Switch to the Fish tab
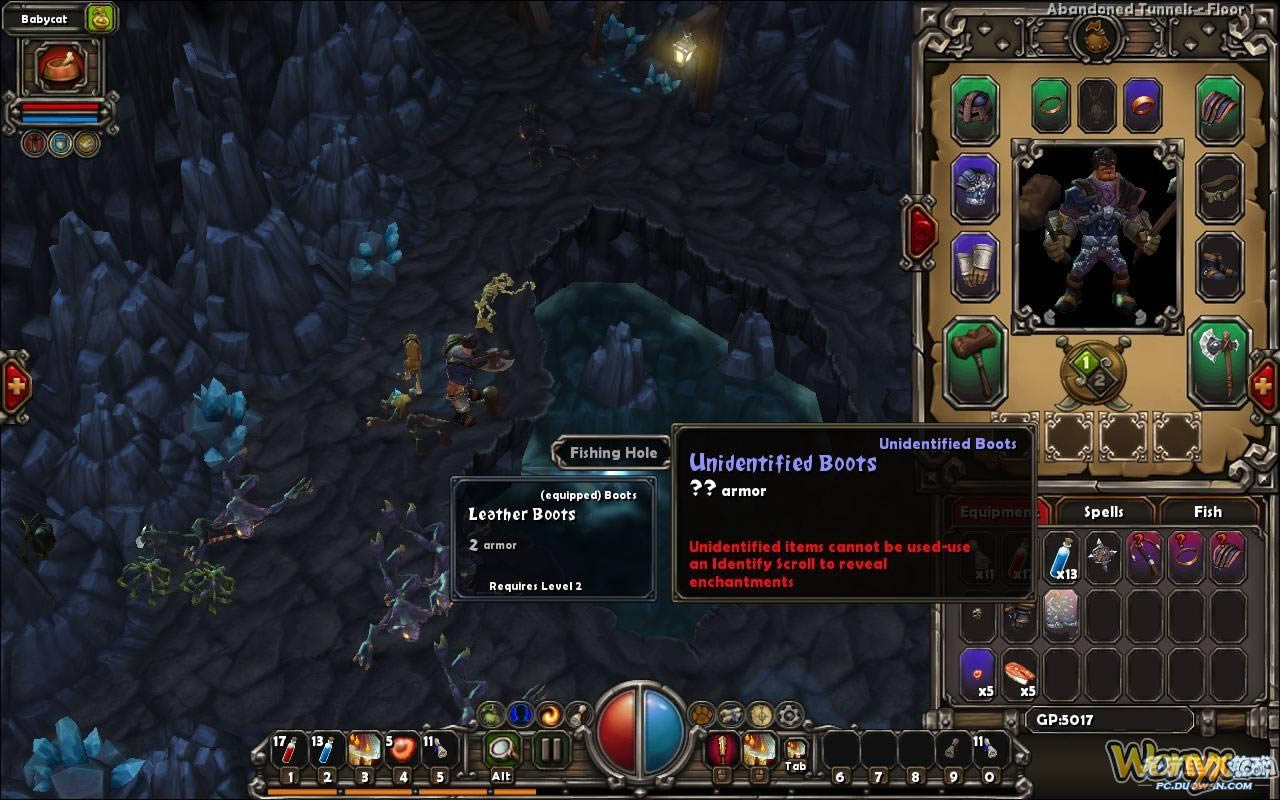 [1207, 512]
